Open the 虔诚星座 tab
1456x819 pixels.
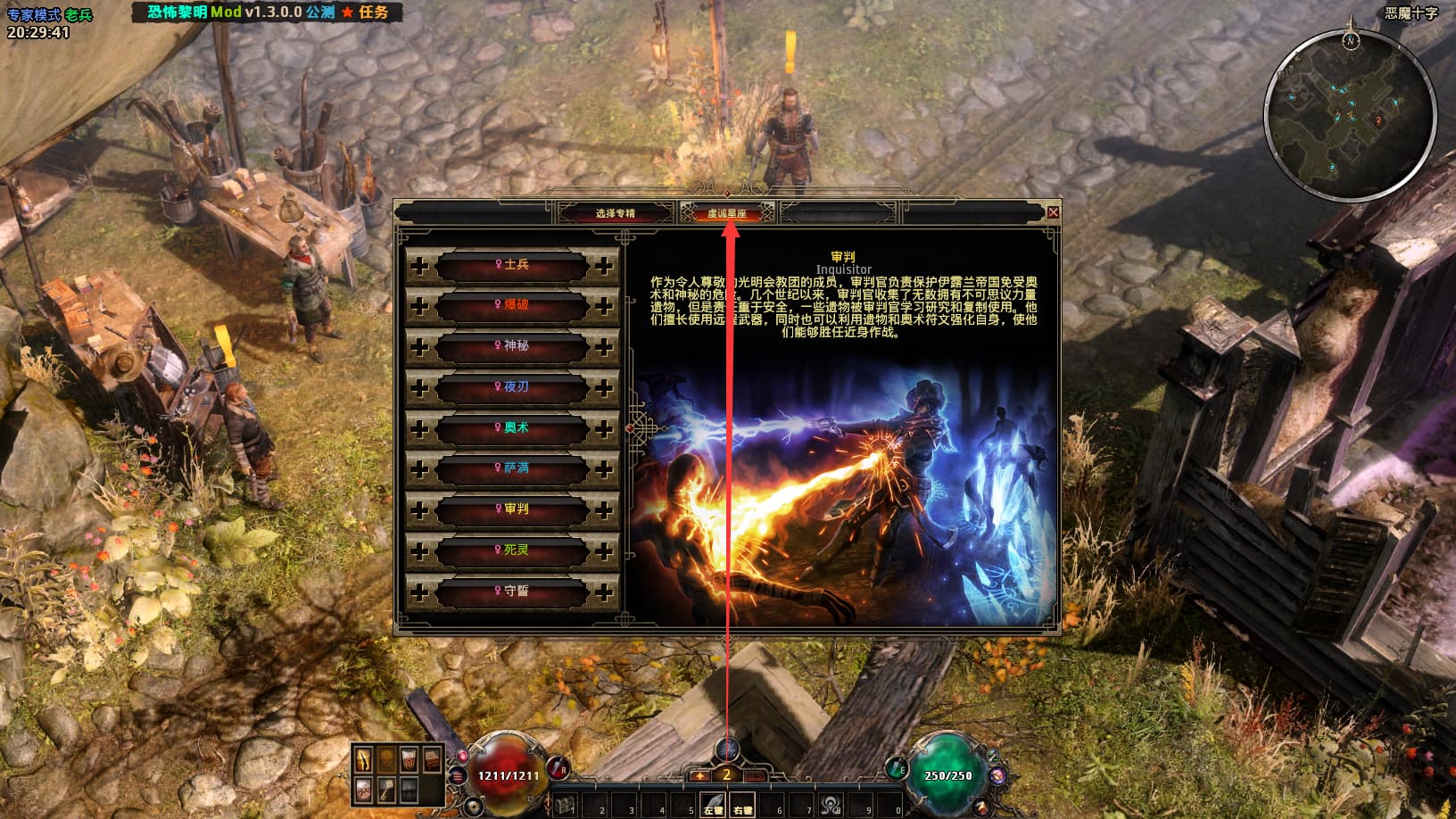(x=727, y=213)
